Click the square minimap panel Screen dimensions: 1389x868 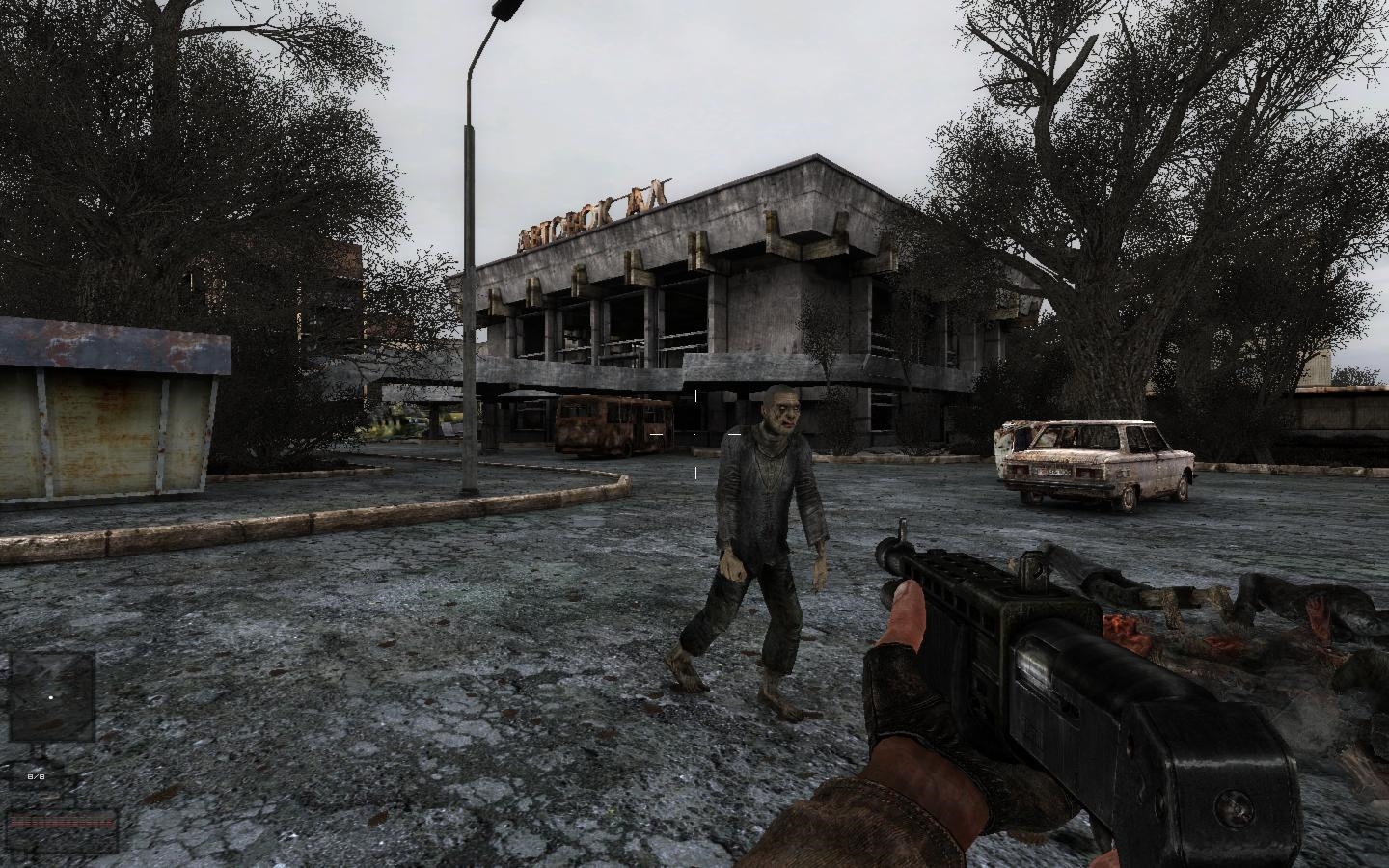point(52,696)
